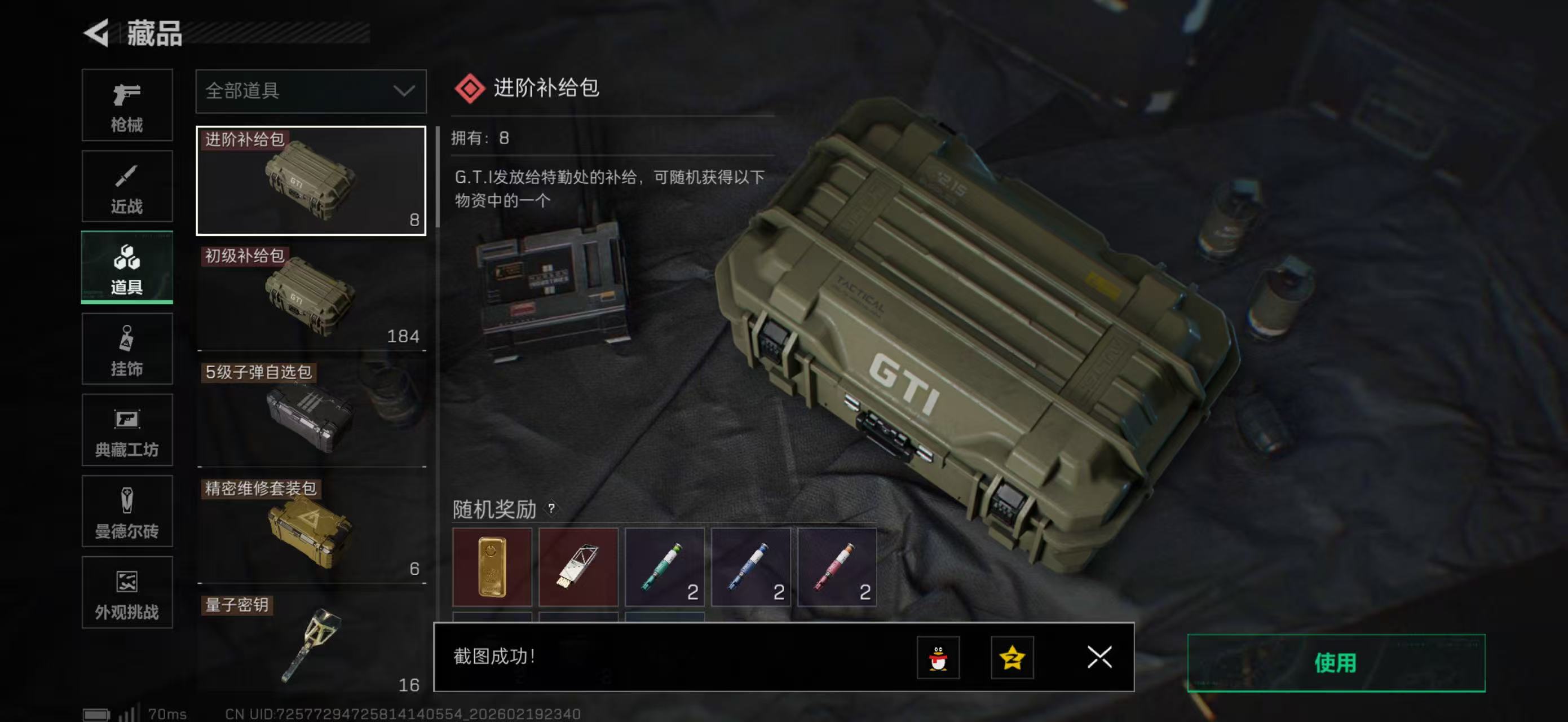Image resolution: width=1568 pixels, height=722 pixels.
Task: Open the 挂饰 charms category
Action: click(x=127, y=349)
